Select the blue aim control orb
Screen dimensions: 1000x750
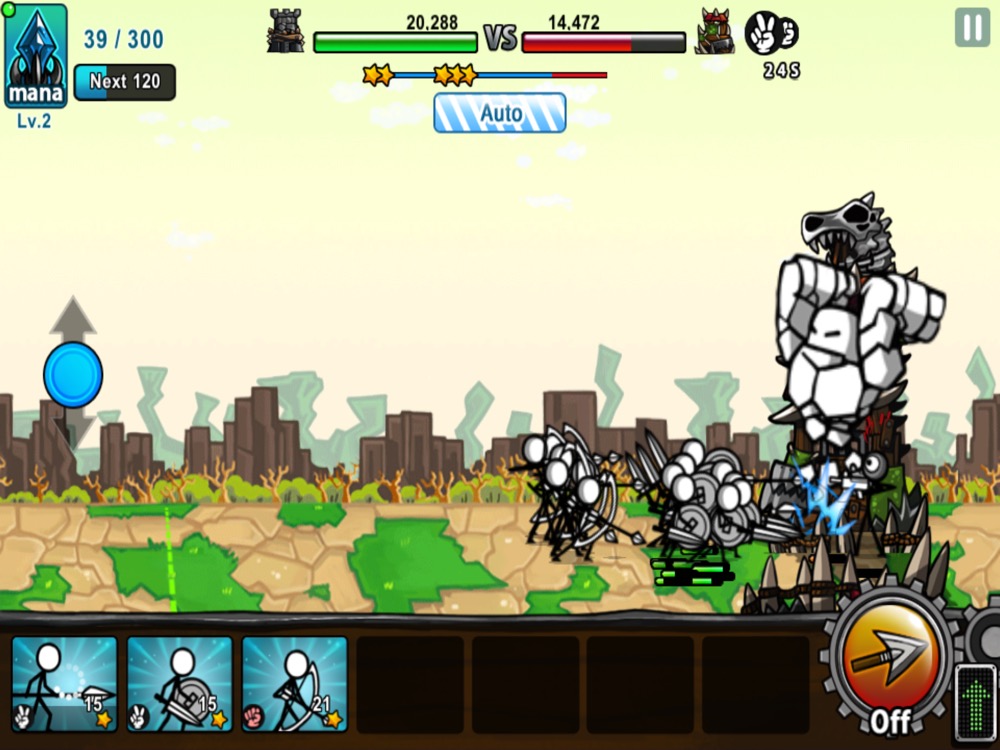pos(73,375)
